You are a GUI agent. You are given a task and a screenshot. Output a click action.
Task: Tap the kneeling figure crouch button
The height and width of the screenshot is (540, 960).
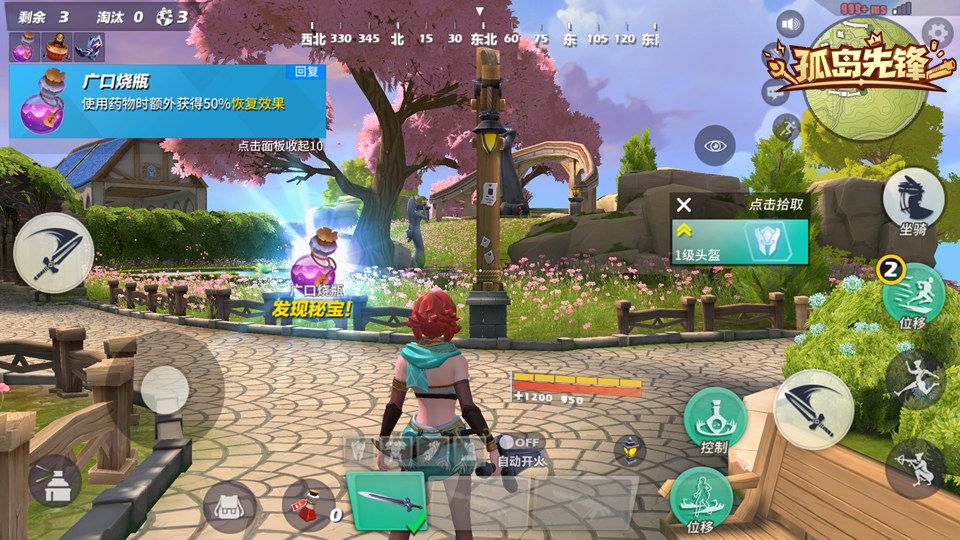tap(914, 467)
